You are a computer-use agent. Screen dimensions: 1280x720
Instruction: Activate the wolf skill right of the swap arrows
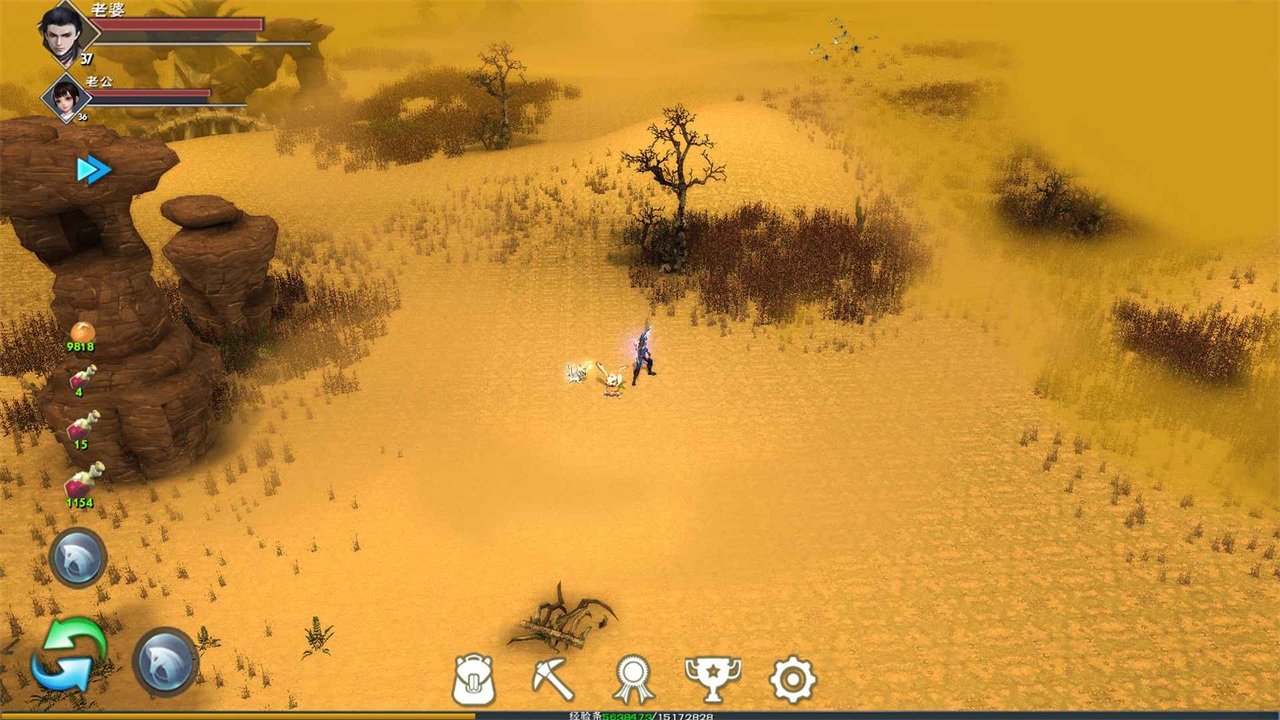[x=165, y=661]
